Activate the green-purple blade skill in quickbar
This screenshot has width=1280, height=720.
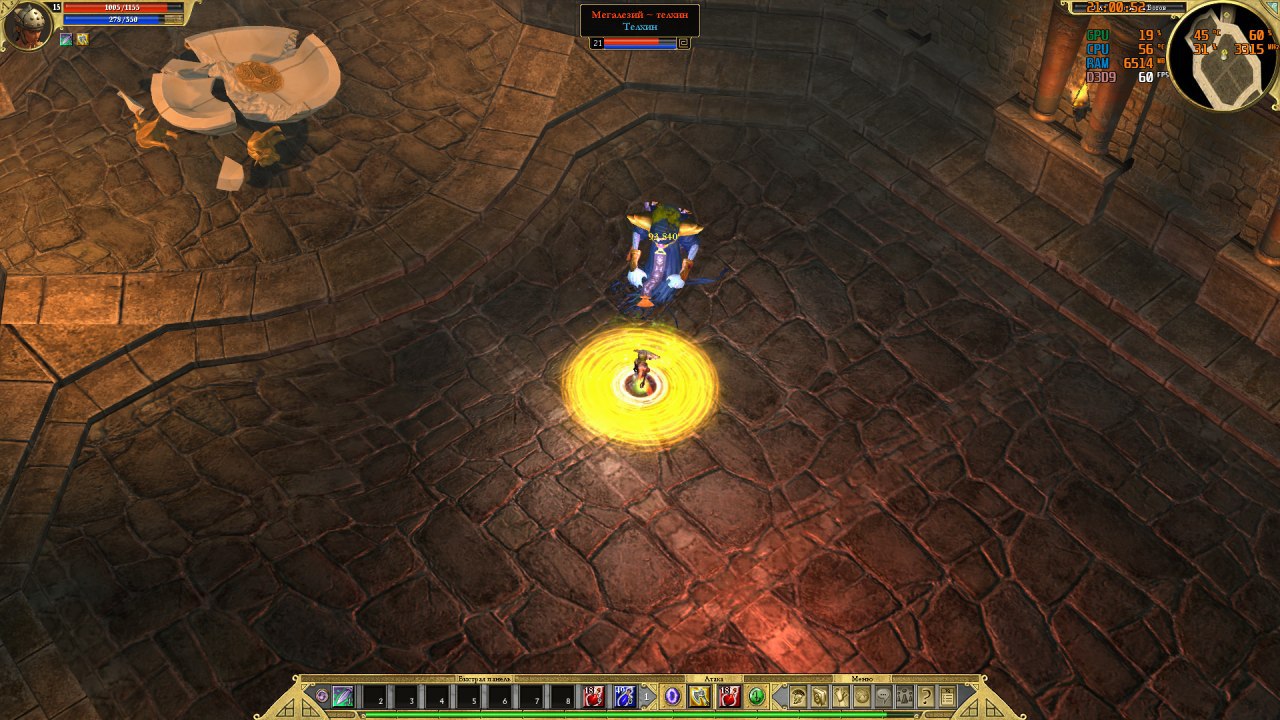point(343,696)
